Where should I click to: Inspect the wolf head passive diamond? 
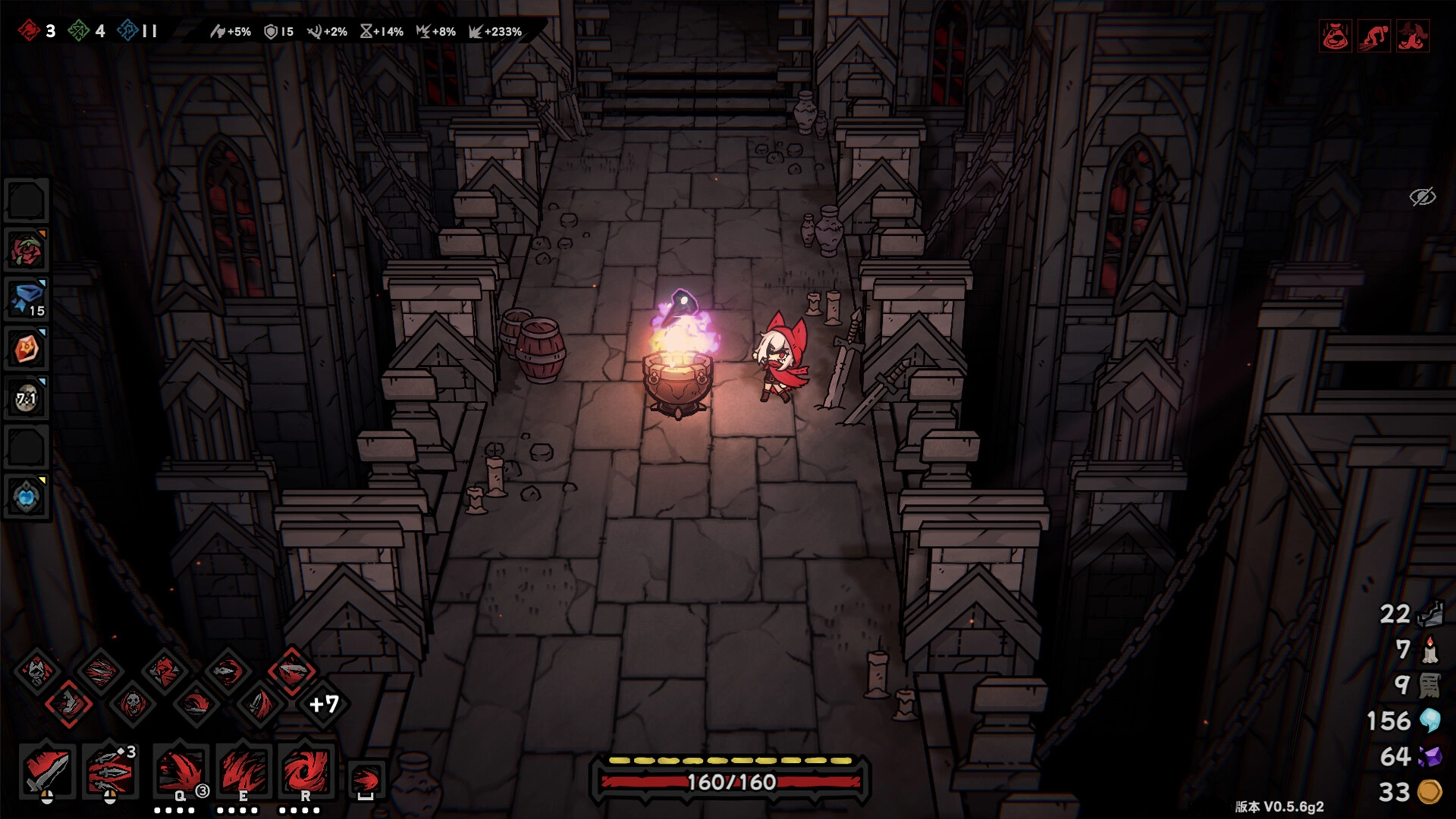click(36, 670)
